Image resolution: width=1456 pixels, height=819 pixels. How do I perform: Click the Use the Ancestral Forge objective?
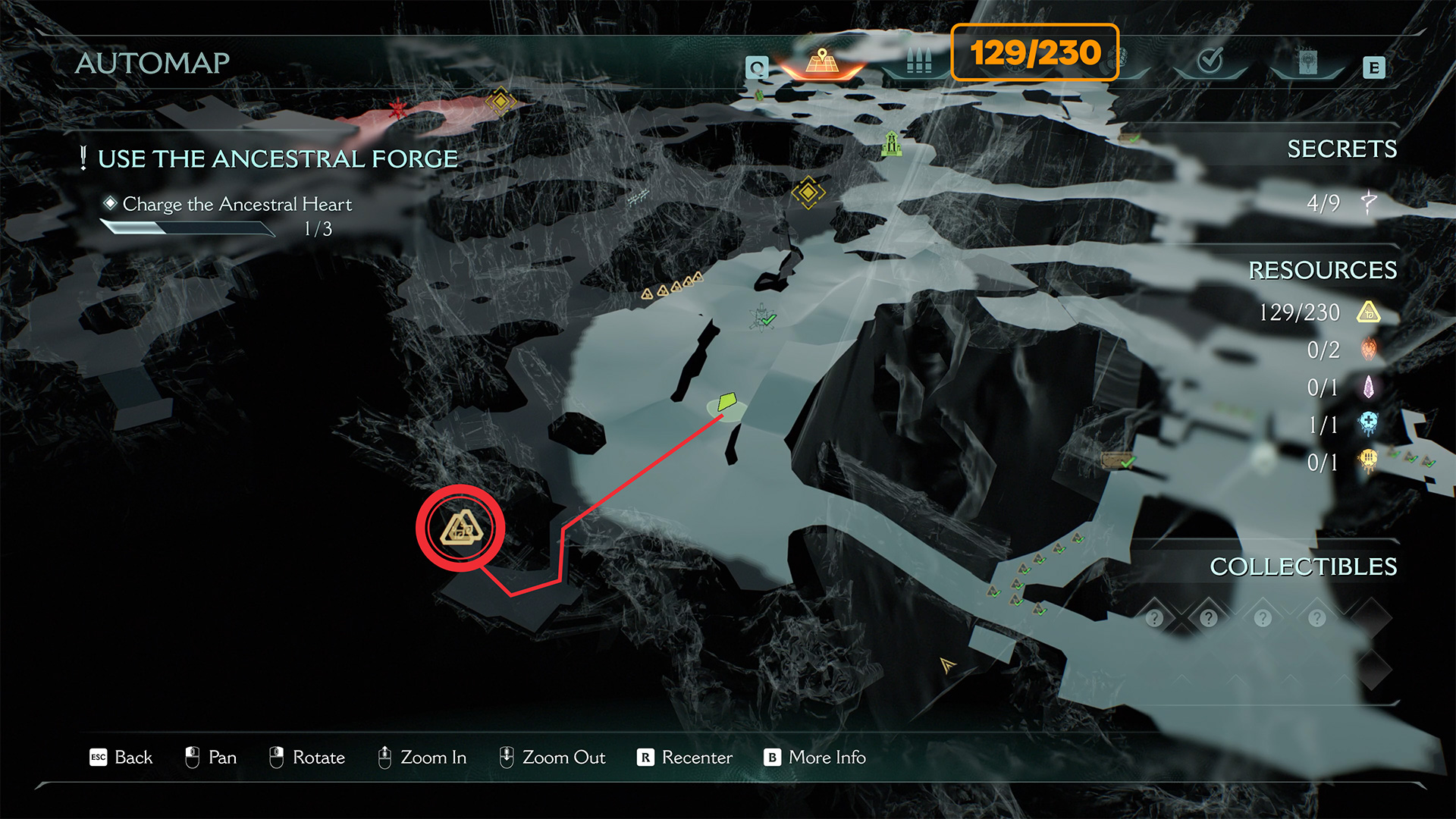[278, 159]
